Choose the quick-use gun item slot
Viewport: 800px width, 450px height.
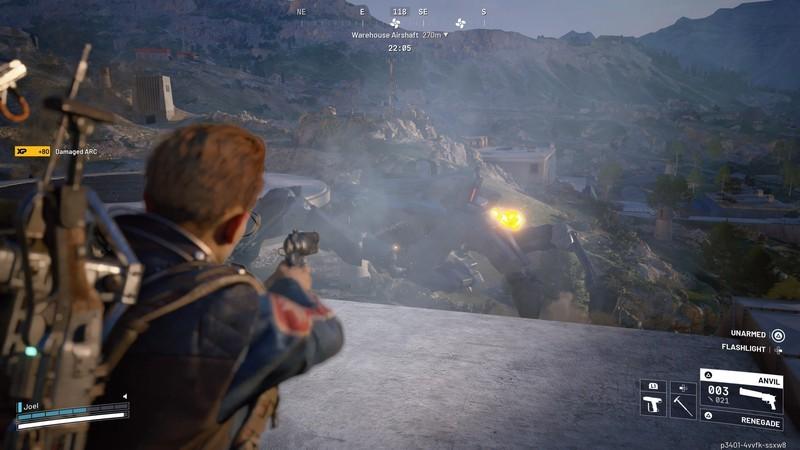(x=653, y=405)
